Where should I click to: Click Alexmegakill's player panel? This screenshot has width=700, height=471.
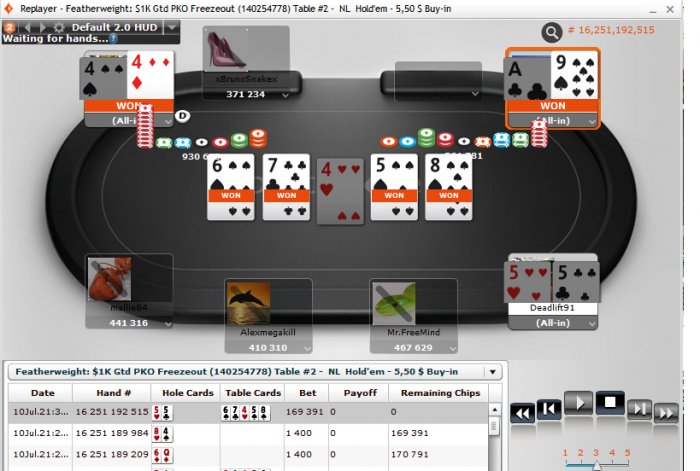click(247, 317)
